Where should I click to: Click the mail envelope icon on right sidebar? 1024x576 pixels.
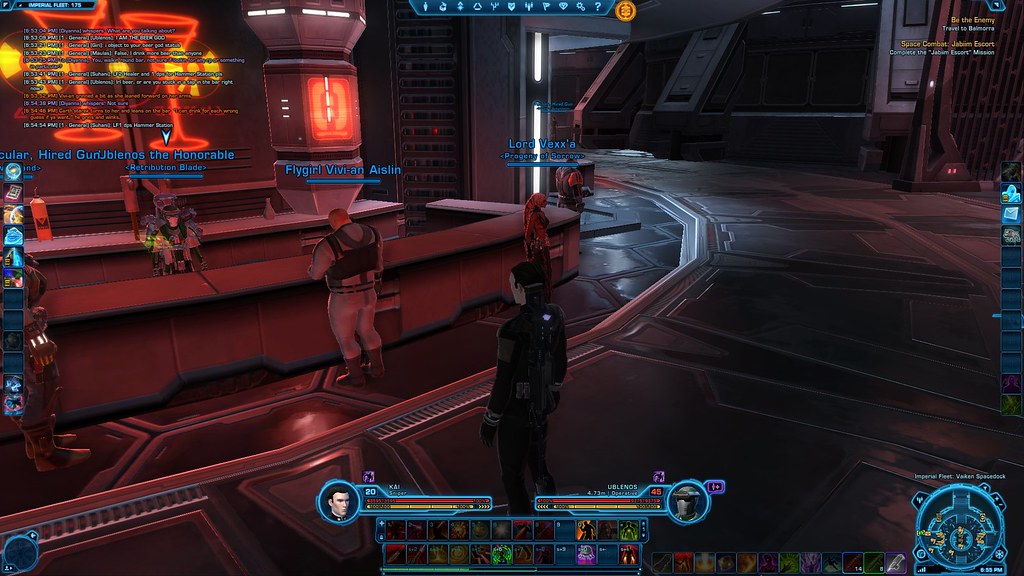(x=1011, y=213)
